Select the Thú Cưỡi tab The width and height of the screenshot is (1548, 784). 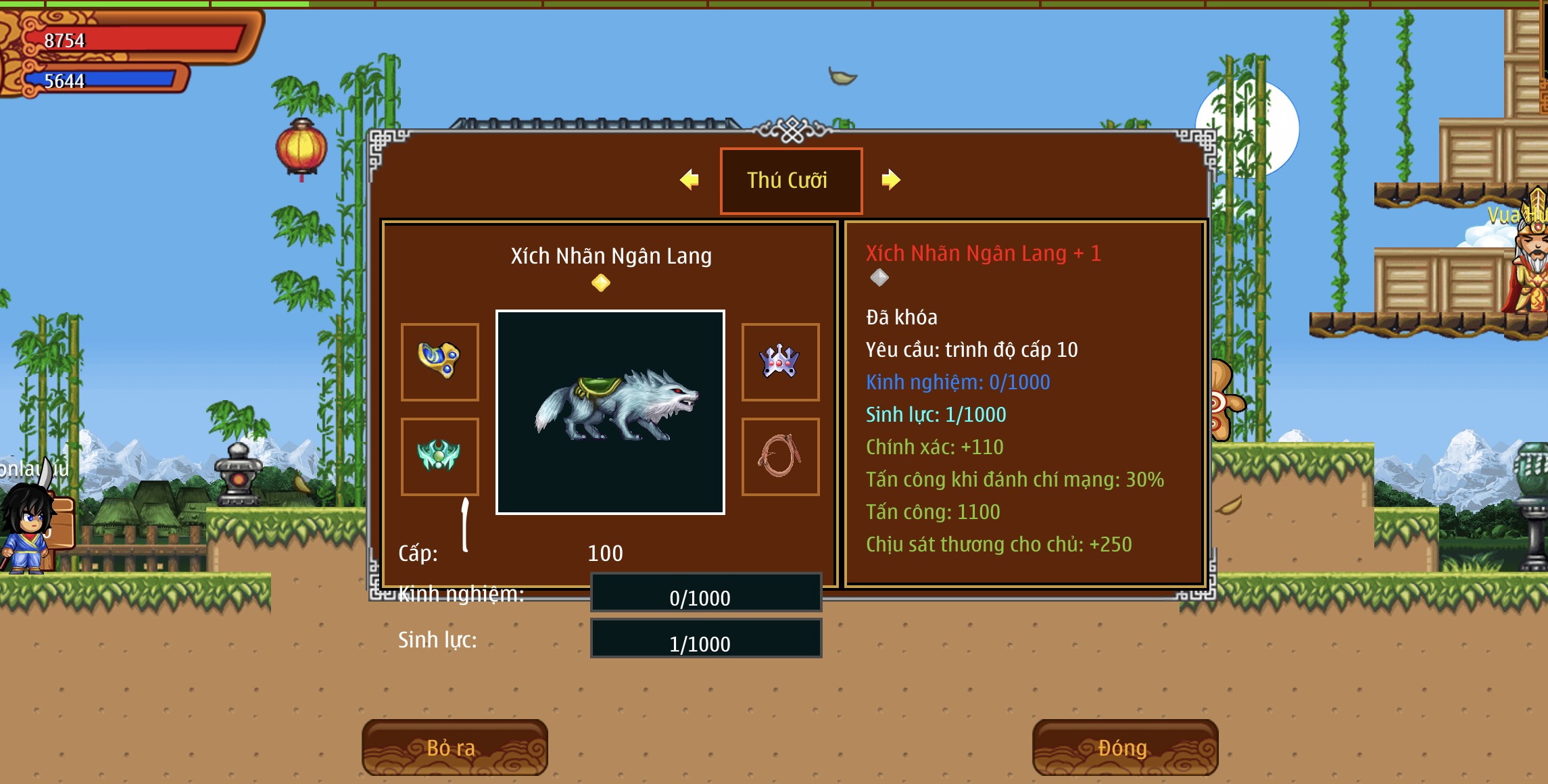click(x=791, y=180)
